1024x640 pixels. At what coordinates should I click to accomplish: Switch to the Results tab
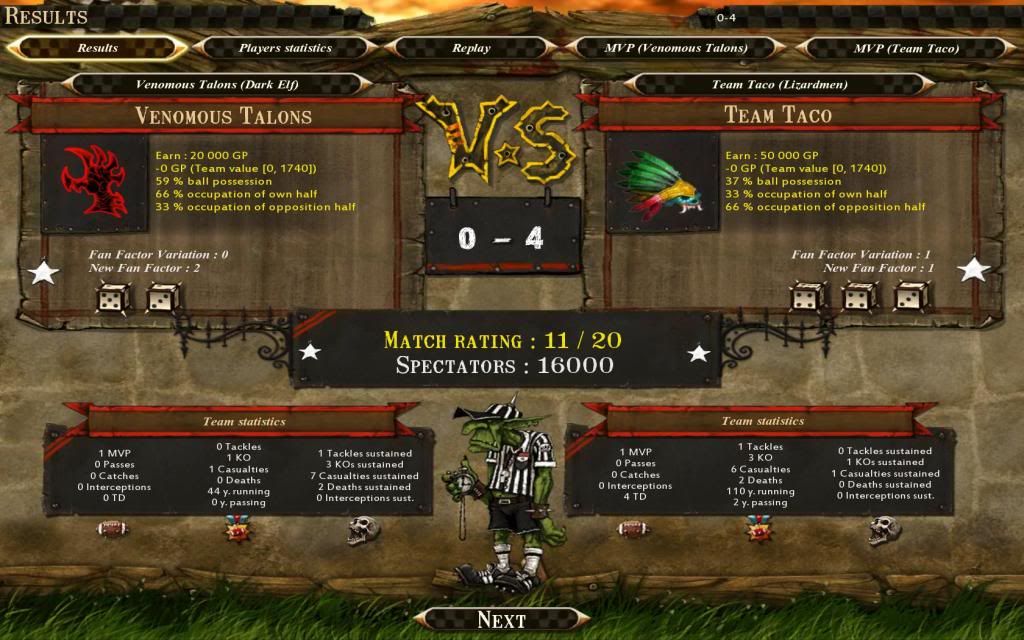pyautogui.click(x=97, y=48)
